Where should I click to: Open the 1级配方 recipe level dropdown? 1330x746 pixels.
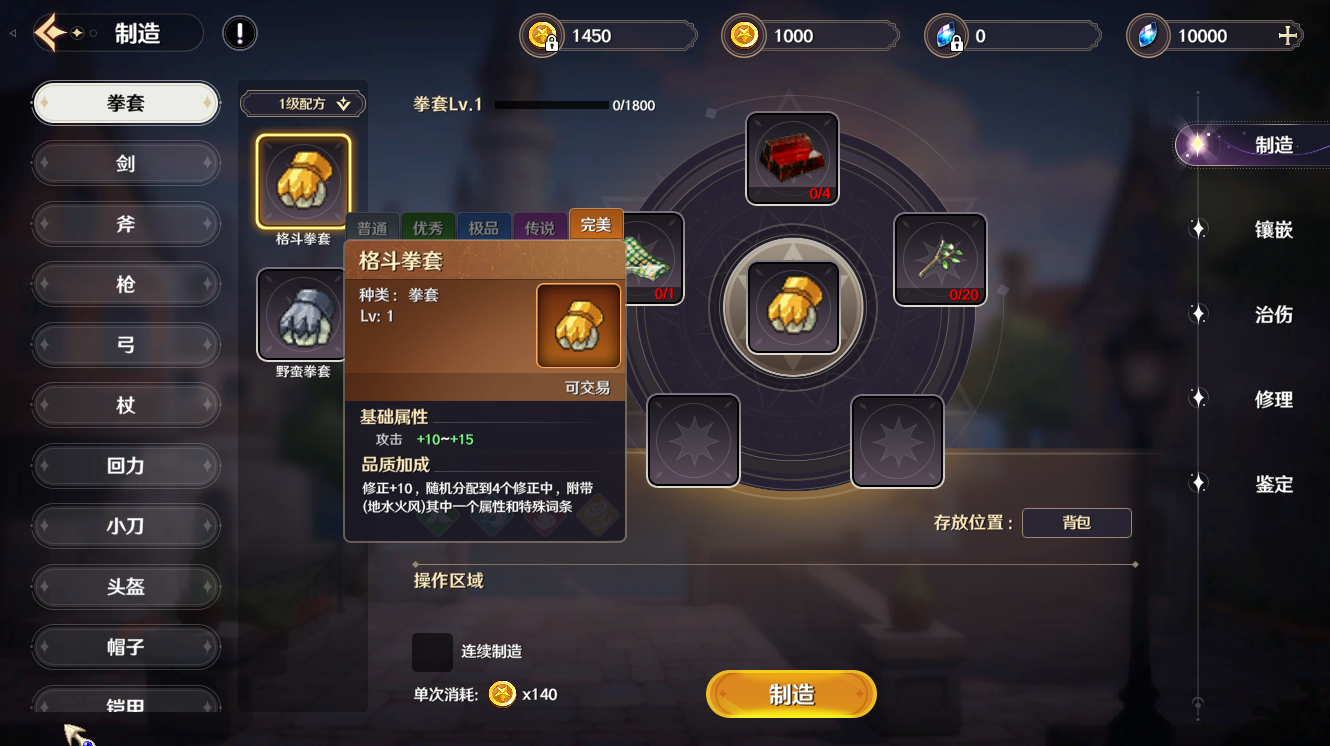pyautogui.click(x=303, y=104)
